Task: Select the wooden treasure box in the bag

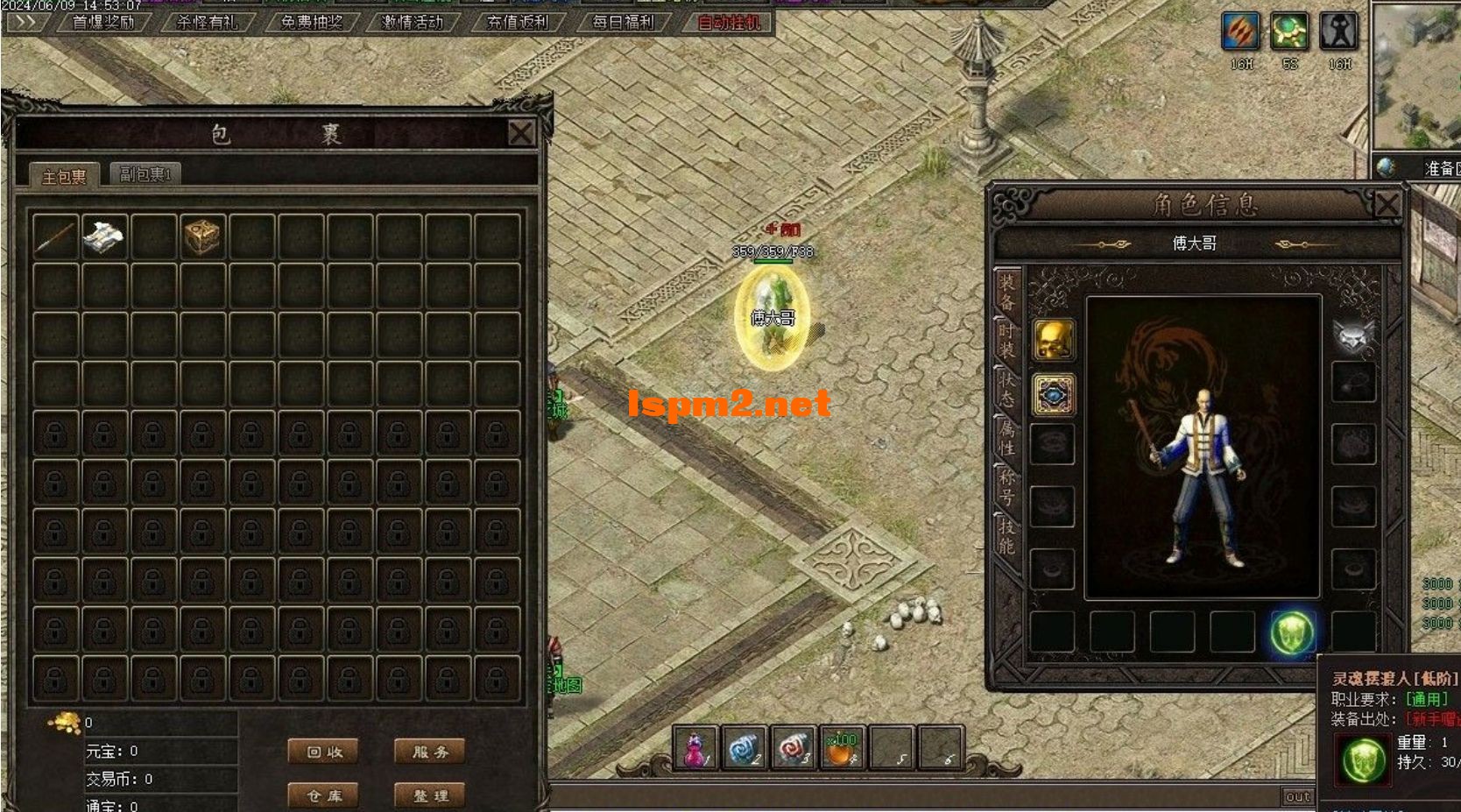Action: click(202, 237)
